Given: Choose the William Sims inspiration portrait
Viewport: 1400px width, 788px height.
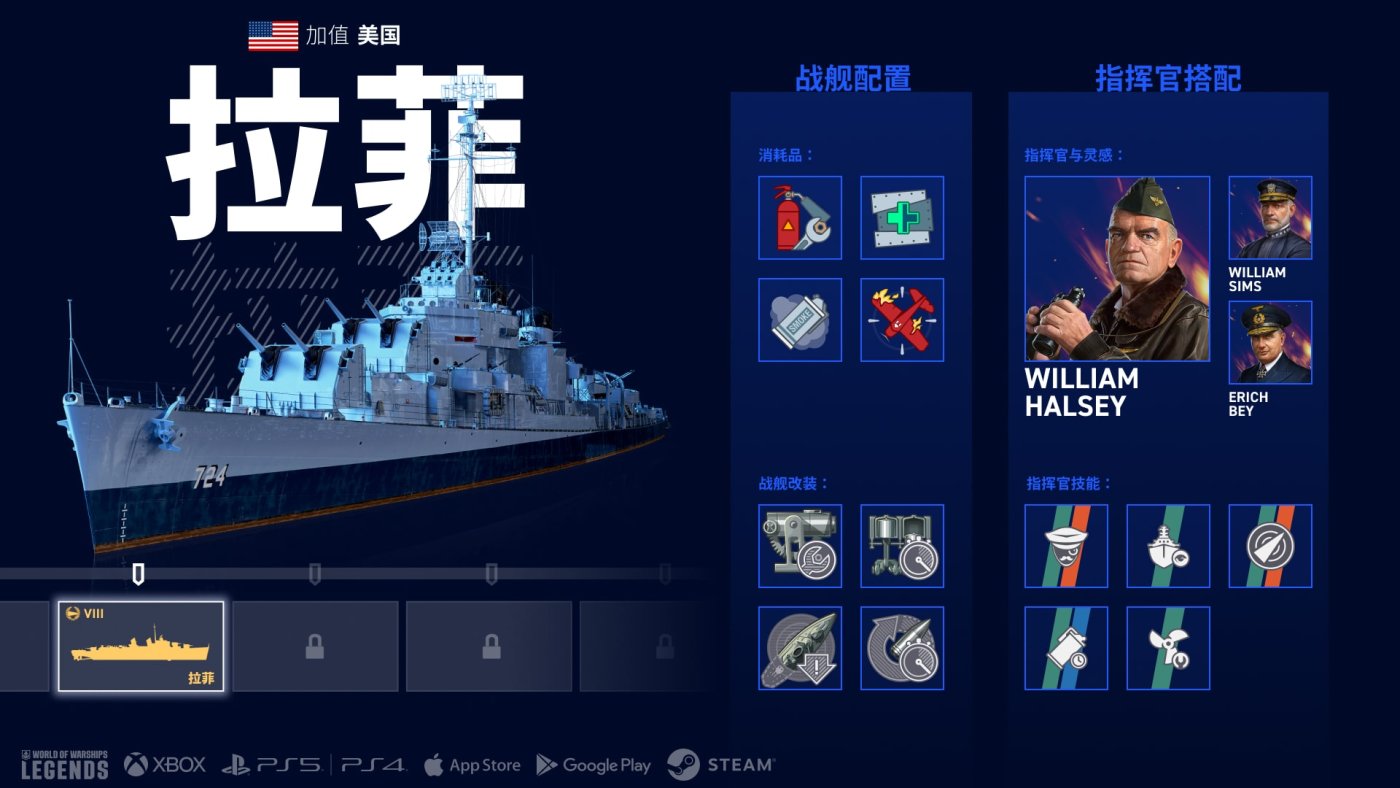Looking at the screenshot, I should pos(1270,218).
